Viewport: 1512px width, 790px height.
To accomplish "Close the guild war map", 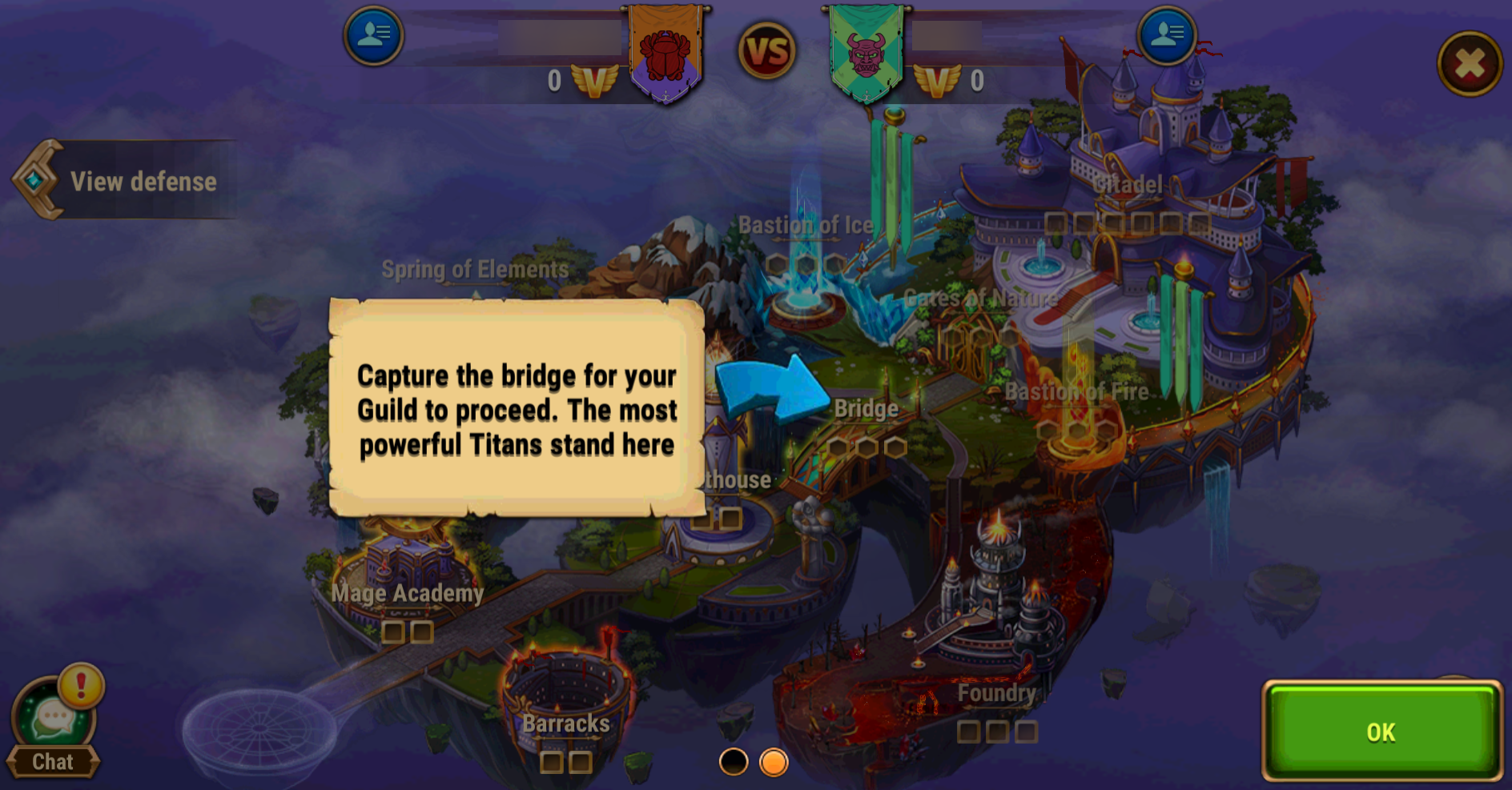I will tap(1469, 64).
